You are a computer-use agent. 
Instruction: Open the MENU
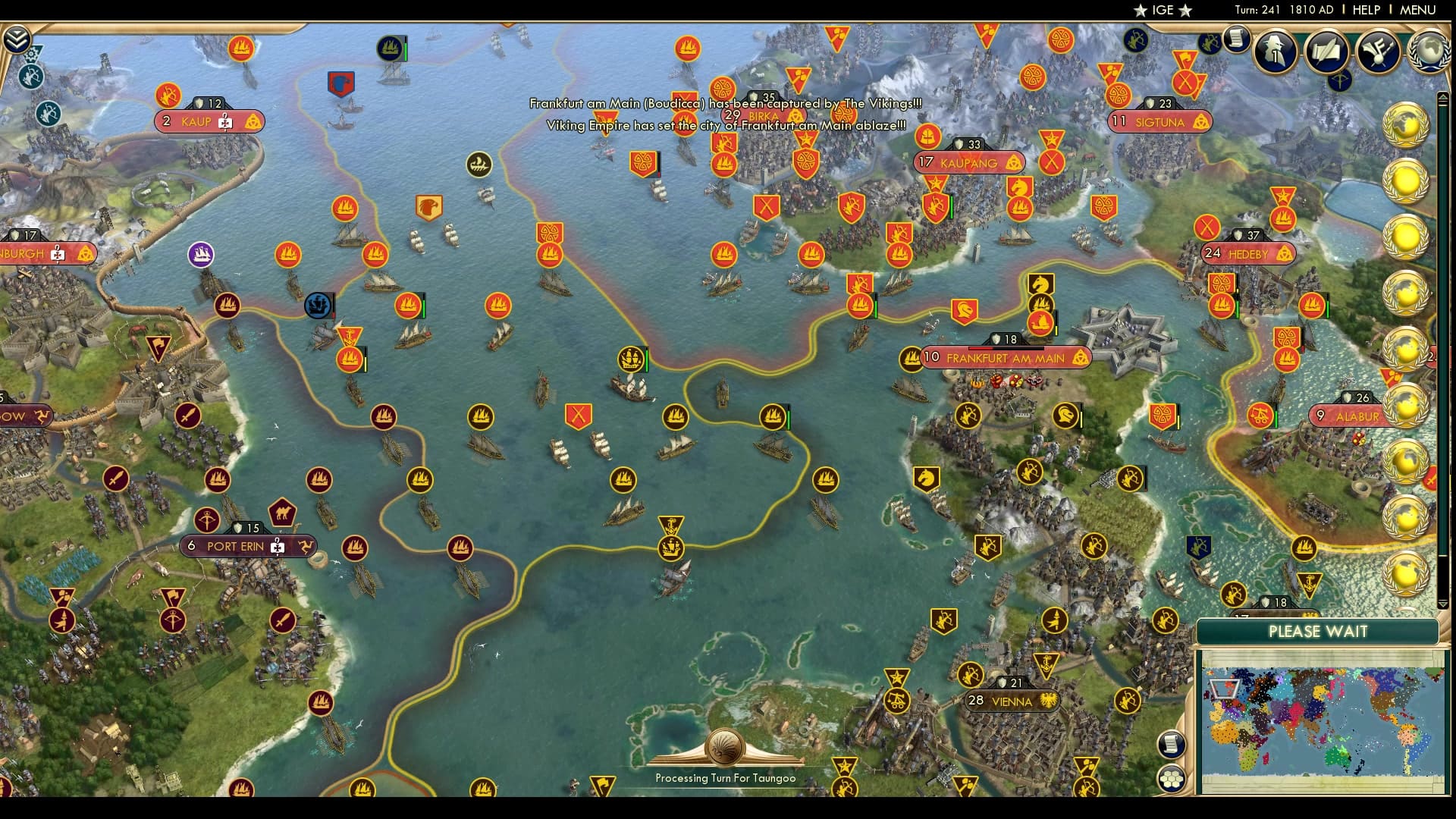tap(1420, 10)
